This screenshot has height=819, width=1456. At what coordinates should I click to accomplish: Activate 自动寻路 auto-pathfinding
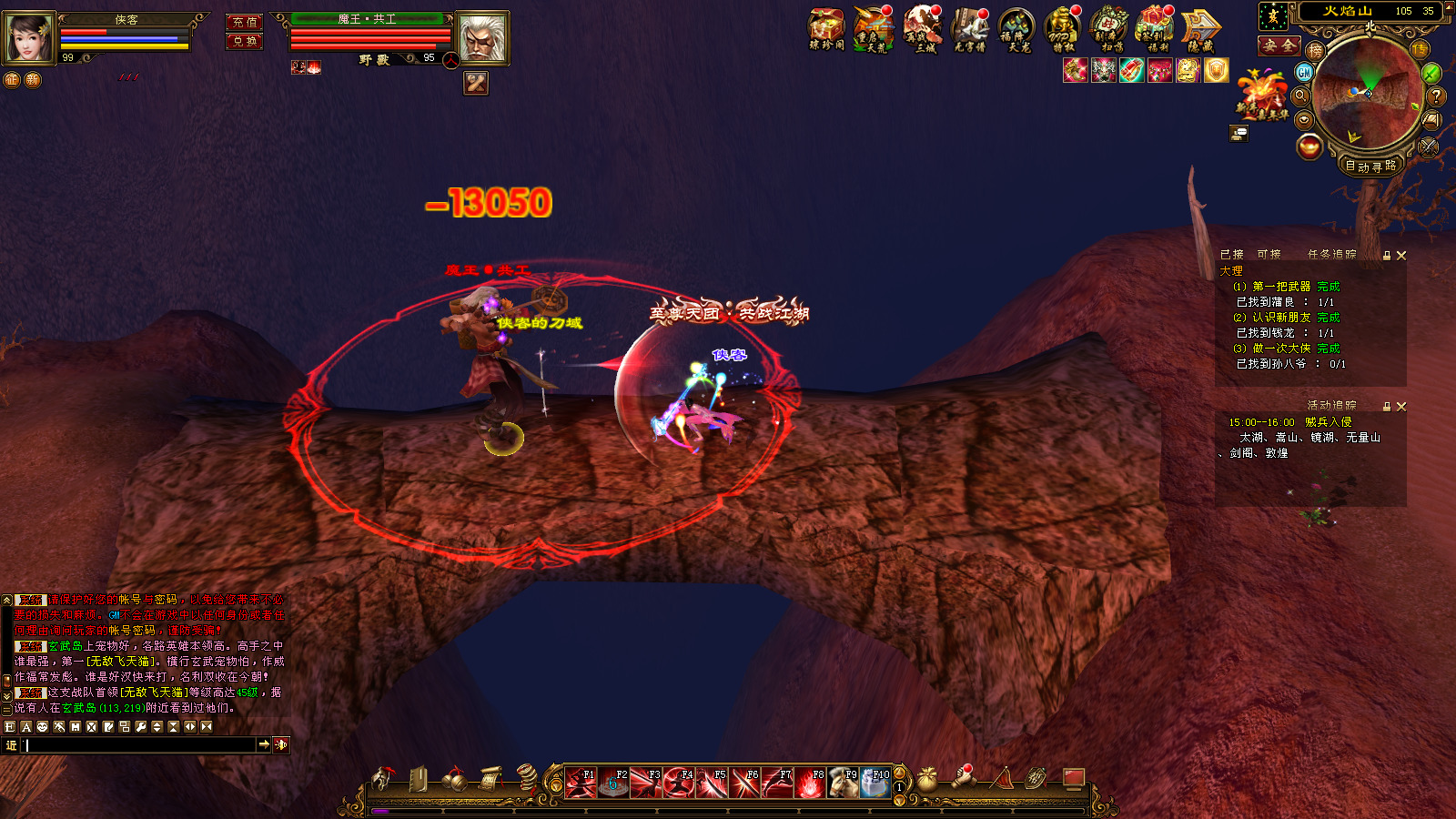[x=1370, y=166]
